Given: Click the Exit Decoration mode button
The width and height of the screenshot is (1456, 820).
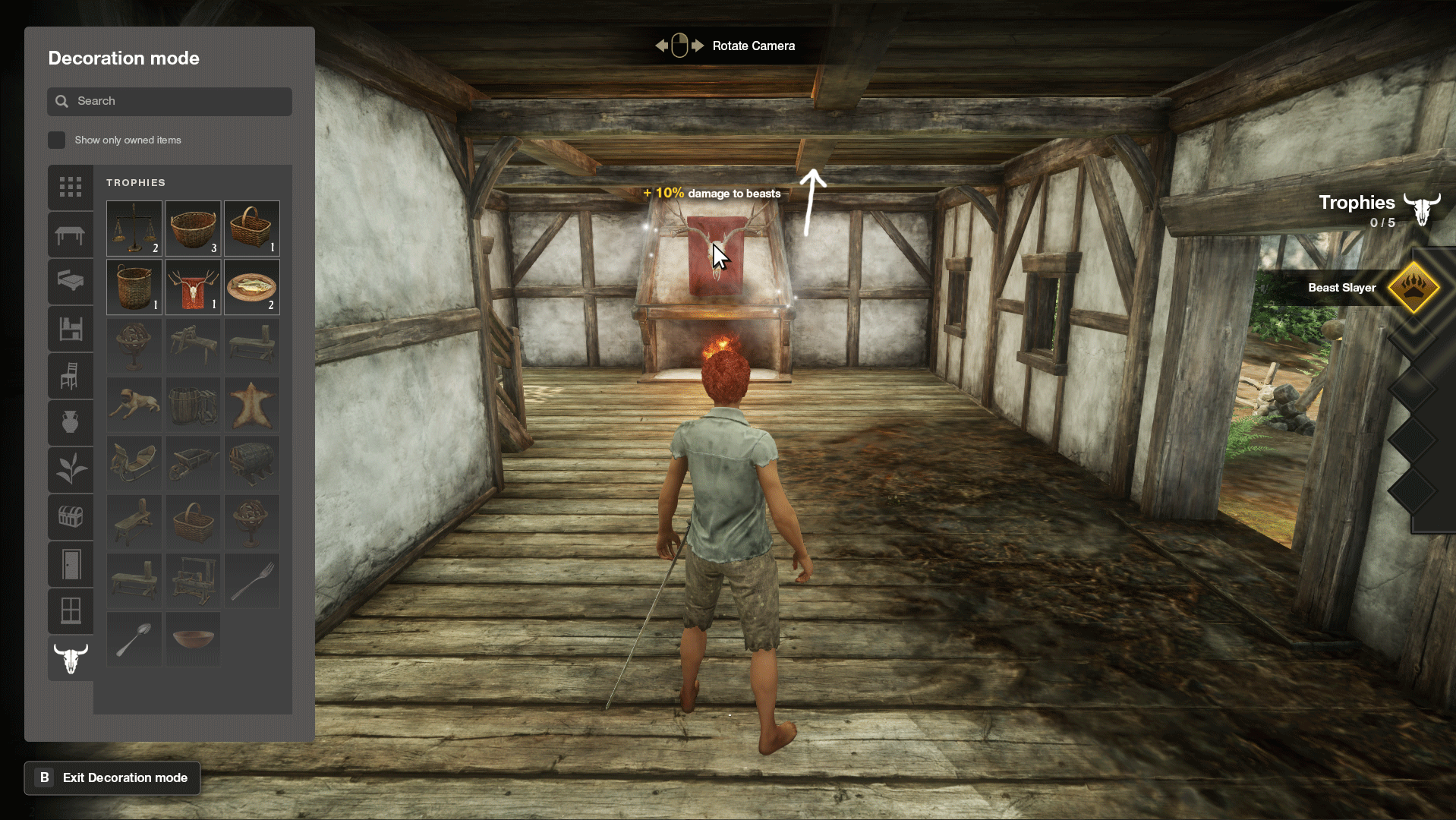Looking at the screenshot, I should 112,777.
